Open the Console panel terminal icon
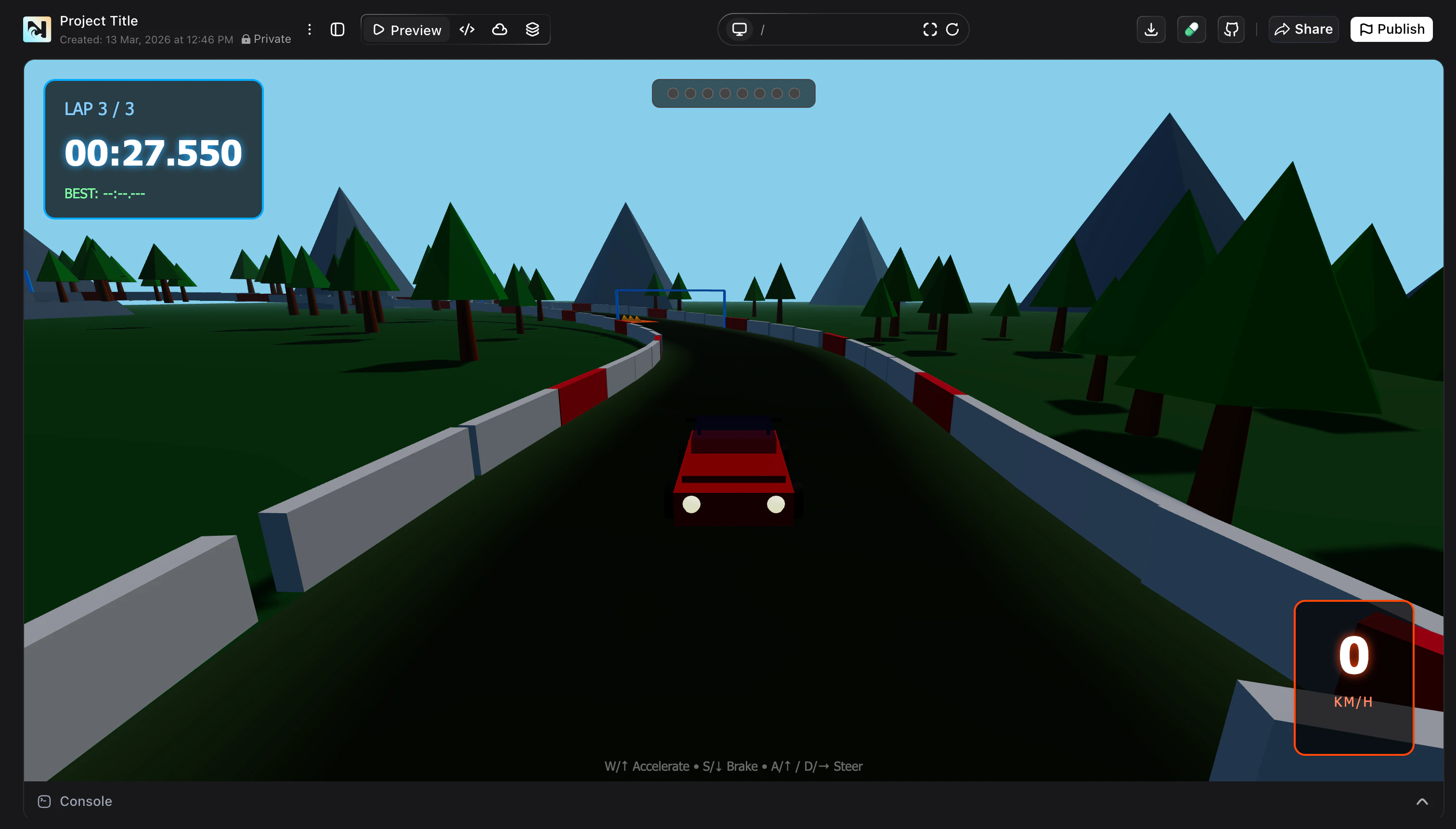1456x829 pixels. pos(44,801)
